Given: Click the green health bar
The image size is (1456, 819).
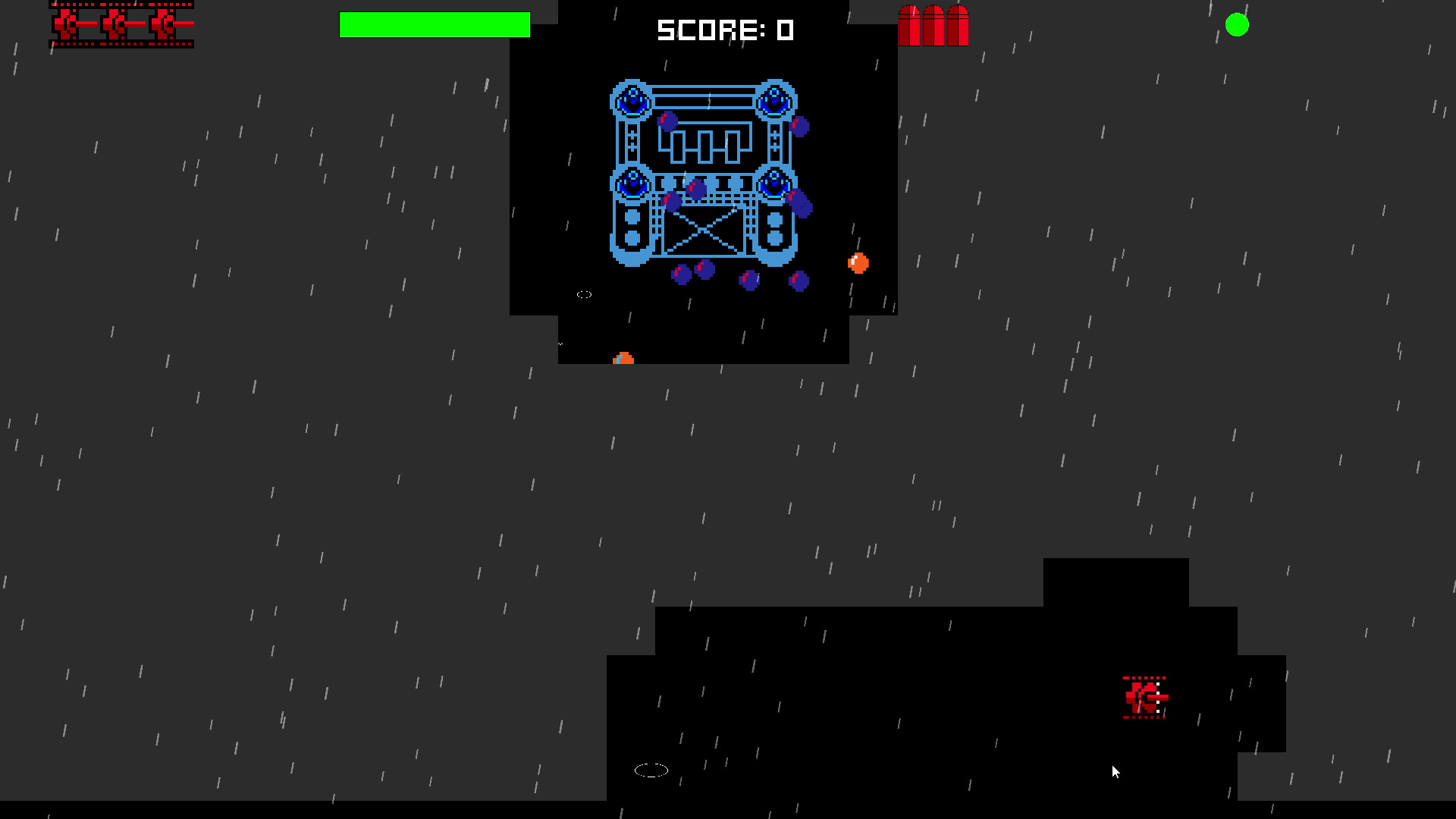Looking at the screenshot, I should point(435,24).
